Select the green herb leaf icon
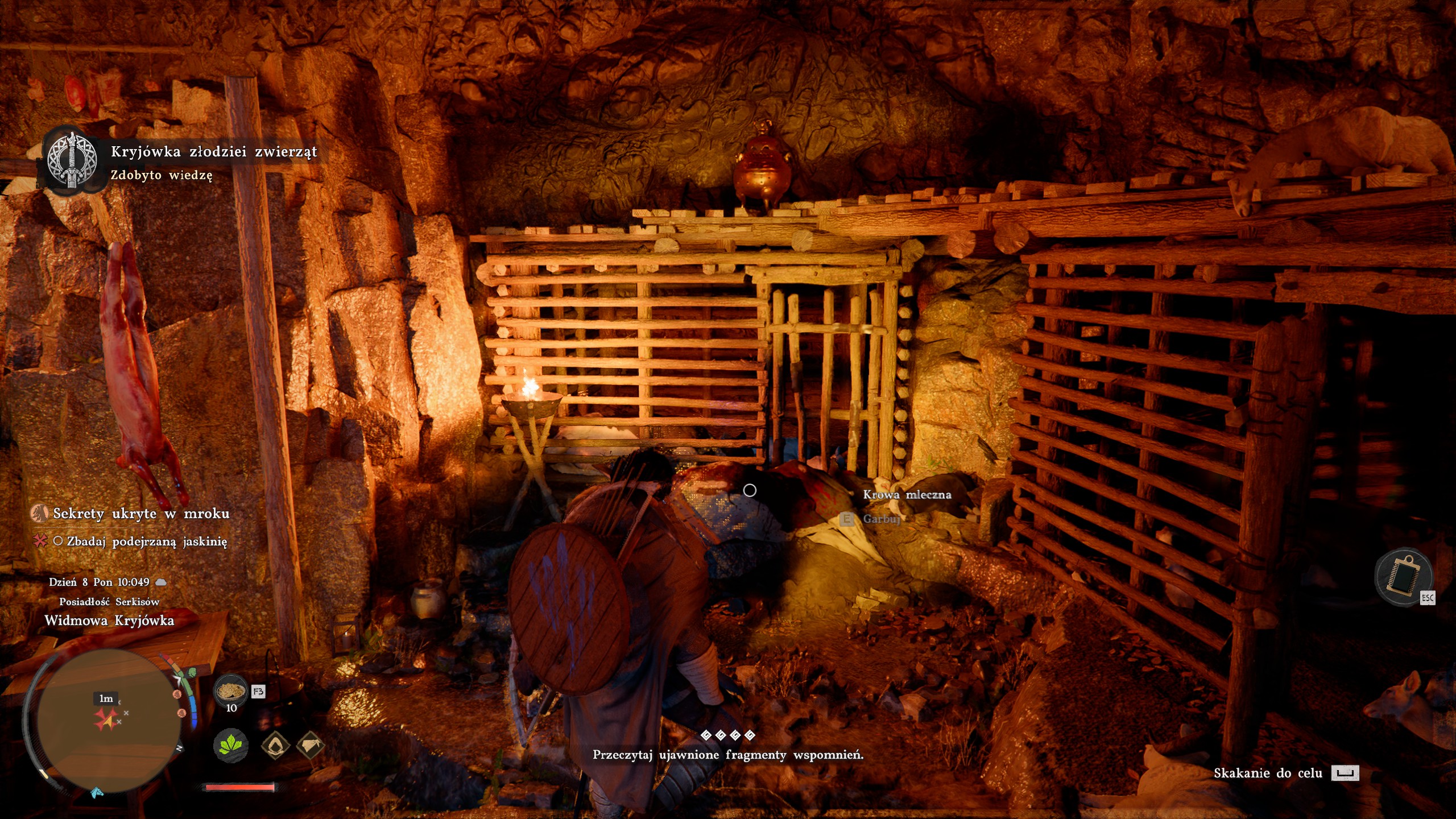Image resolution: width=1456 pixels, height=819 pixels. 230,744
